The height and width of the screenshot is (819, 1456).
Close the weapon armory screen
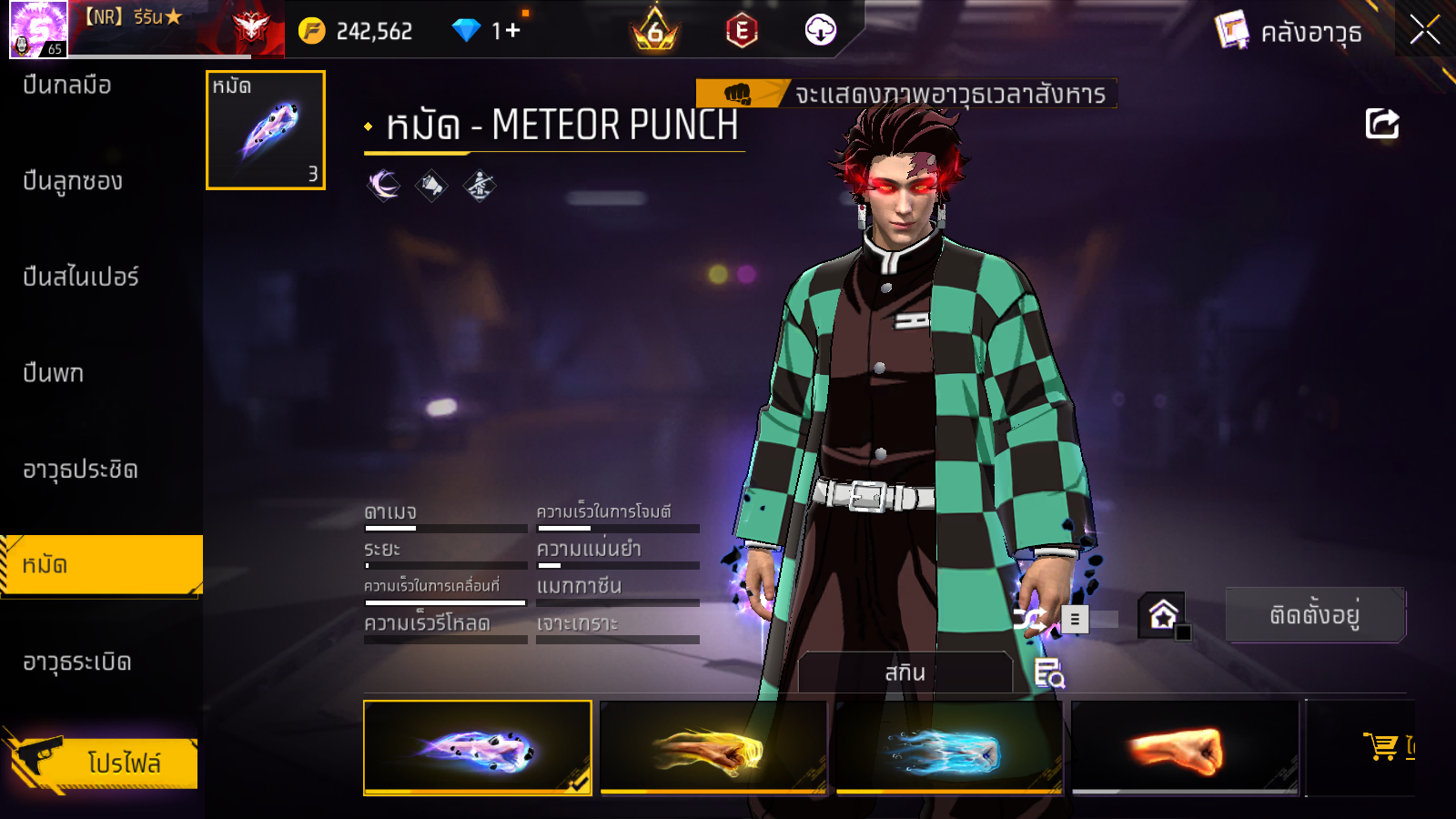(1424, 31)
